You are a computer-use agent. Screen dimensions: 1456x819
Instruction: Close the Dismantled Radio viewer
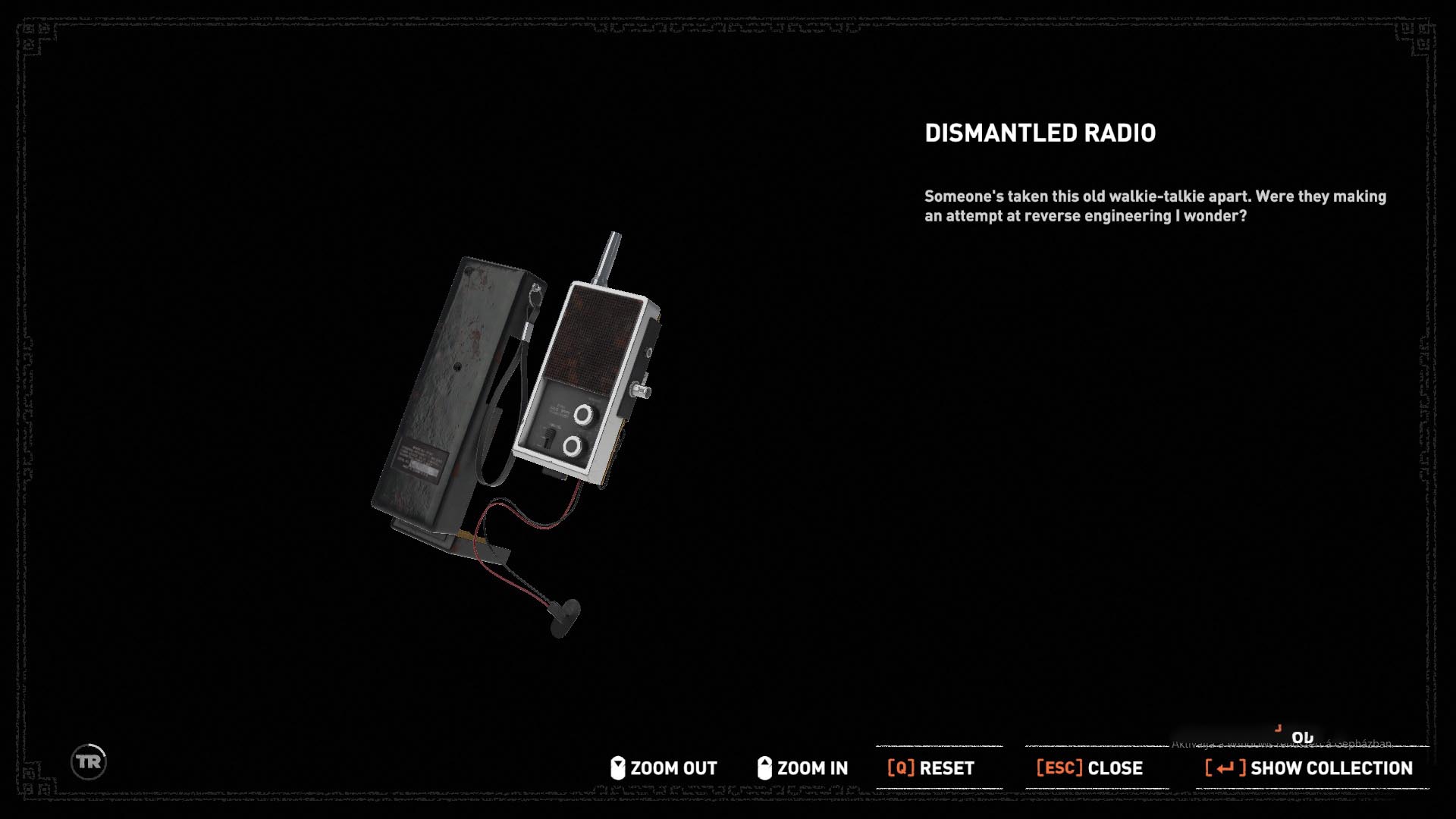pos(1090,768)
